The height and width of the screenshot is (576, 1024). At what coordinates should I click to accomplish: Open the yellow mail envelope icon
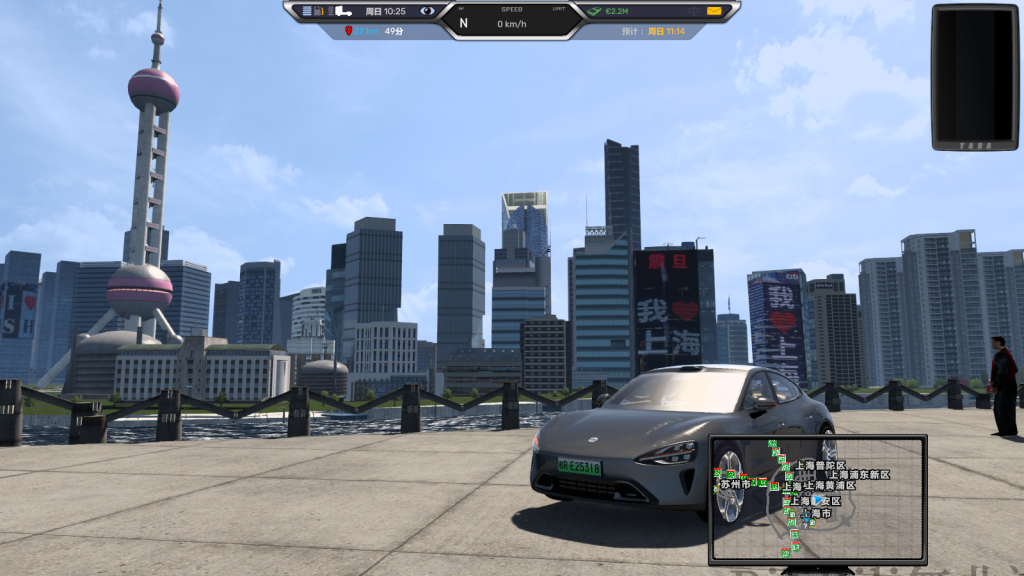pyautogui.click(x=714, y=11)
